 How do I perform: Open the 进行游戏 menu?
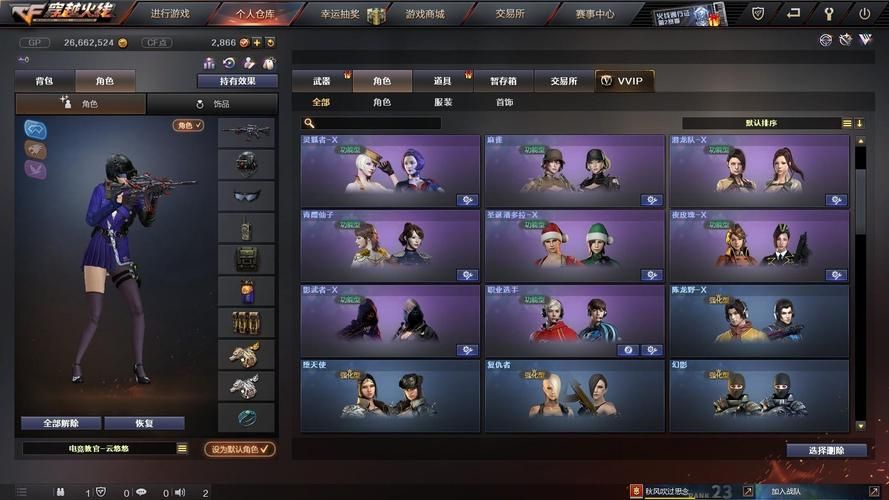[169, 14]
